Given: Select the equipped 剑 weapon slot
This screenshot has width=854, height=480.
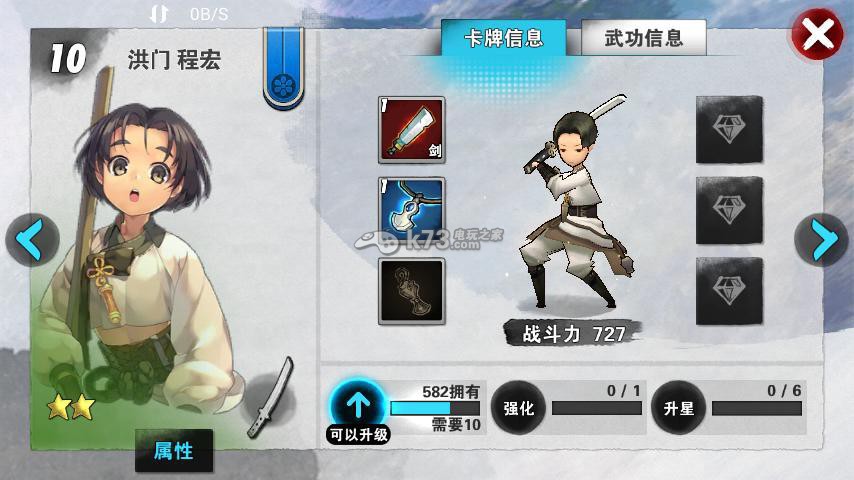Looking at the screenshot, I should (411, 130).
